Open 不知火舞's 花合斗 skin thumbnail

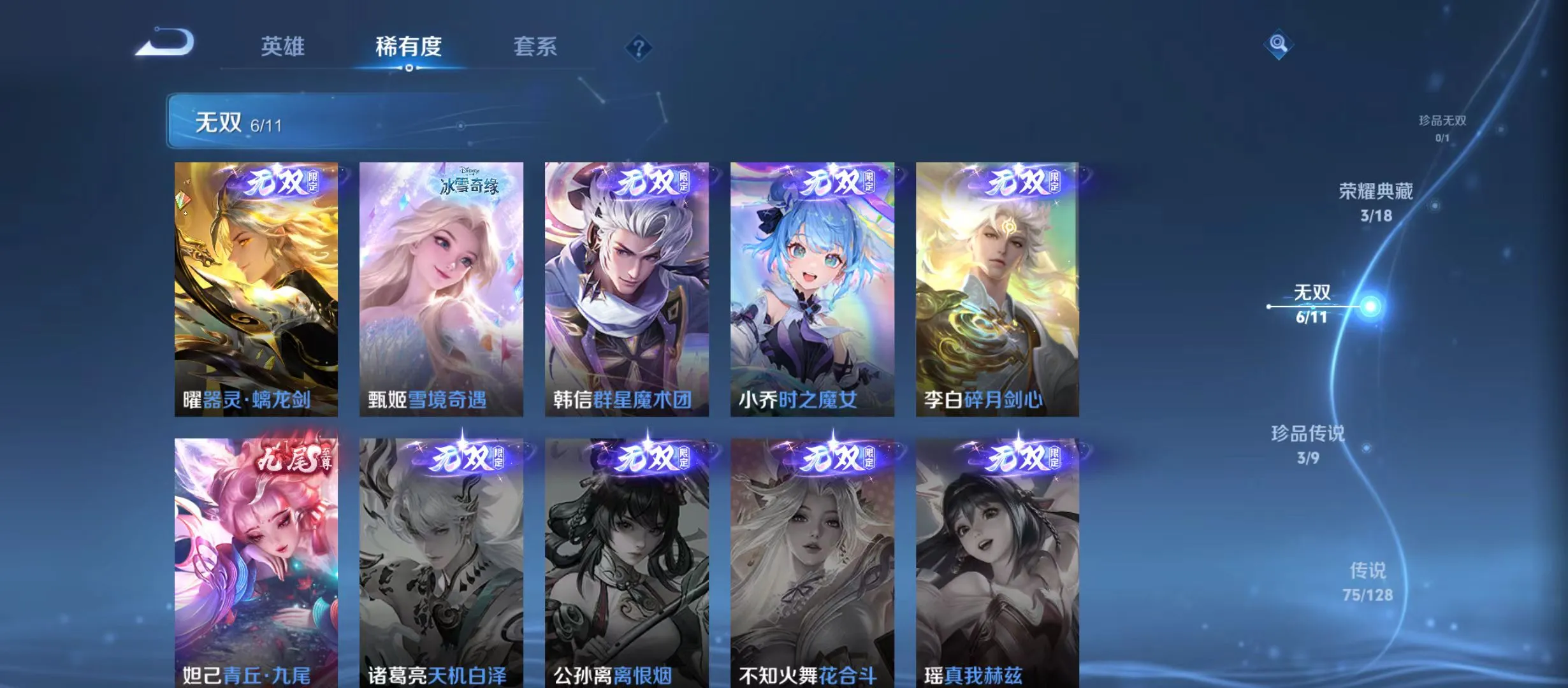click(814, 561)
